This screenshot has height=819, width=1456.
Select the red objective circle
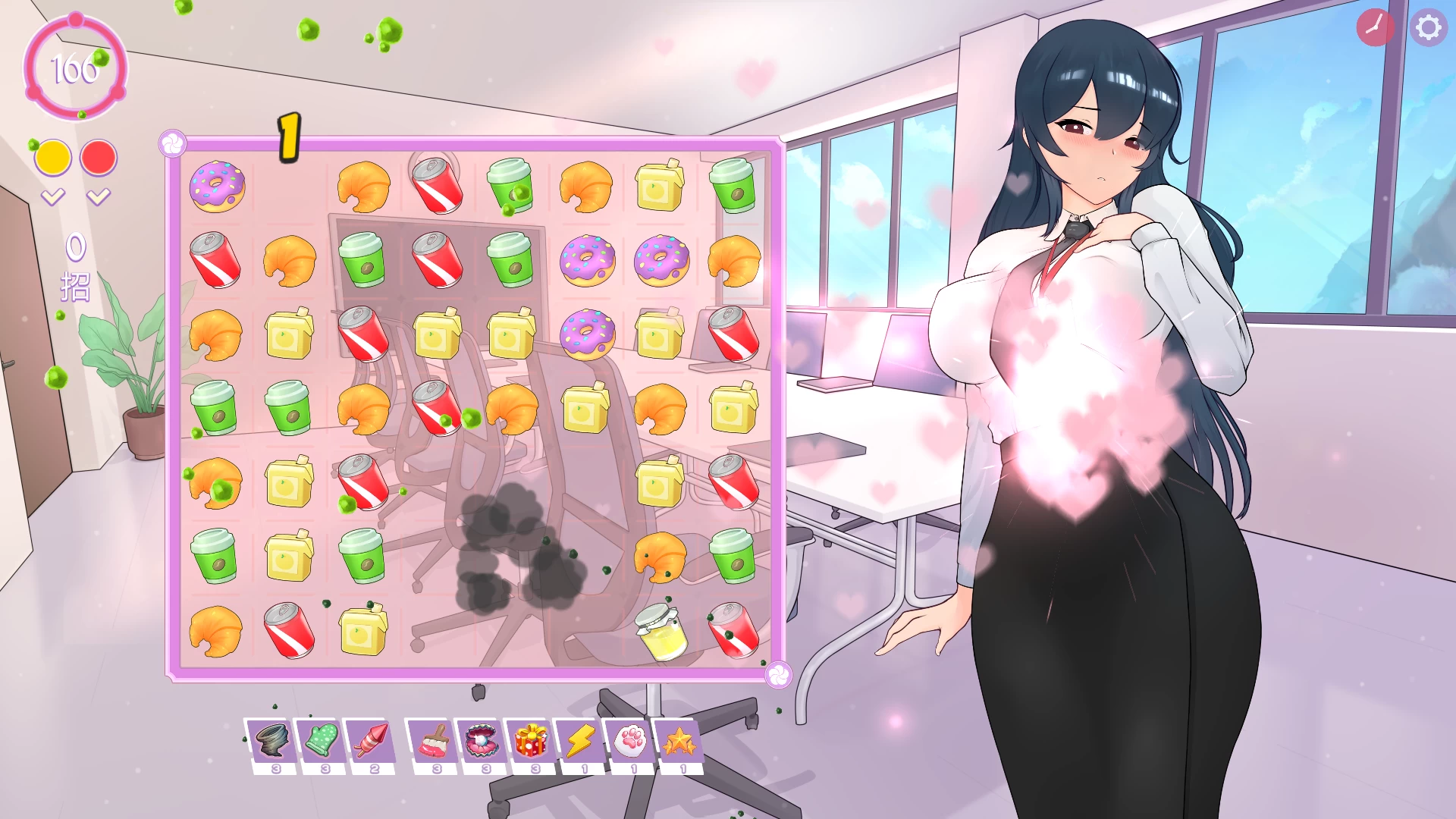(97, 157)
